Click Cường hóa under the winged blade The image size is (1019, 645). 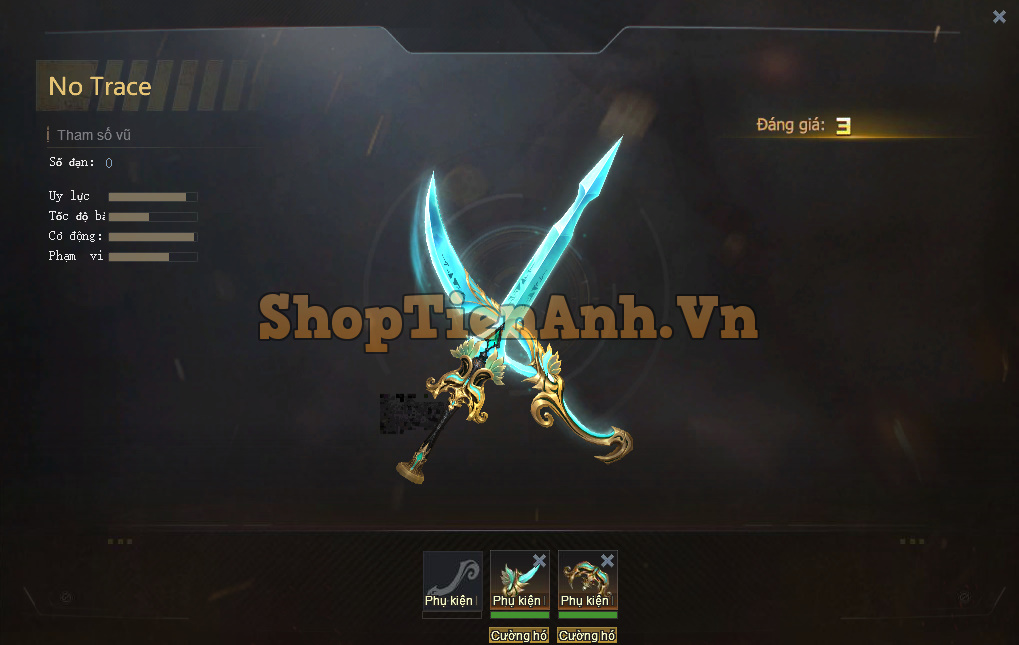tap(519, 635)
